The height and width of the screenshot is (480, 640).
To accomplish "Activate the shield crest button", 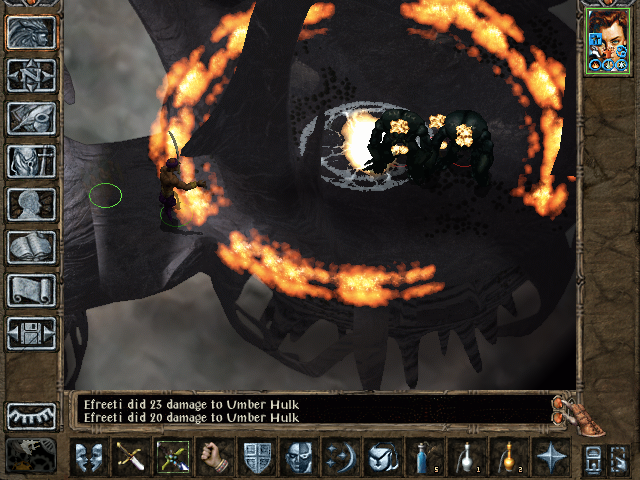I will tap(257, 459).
